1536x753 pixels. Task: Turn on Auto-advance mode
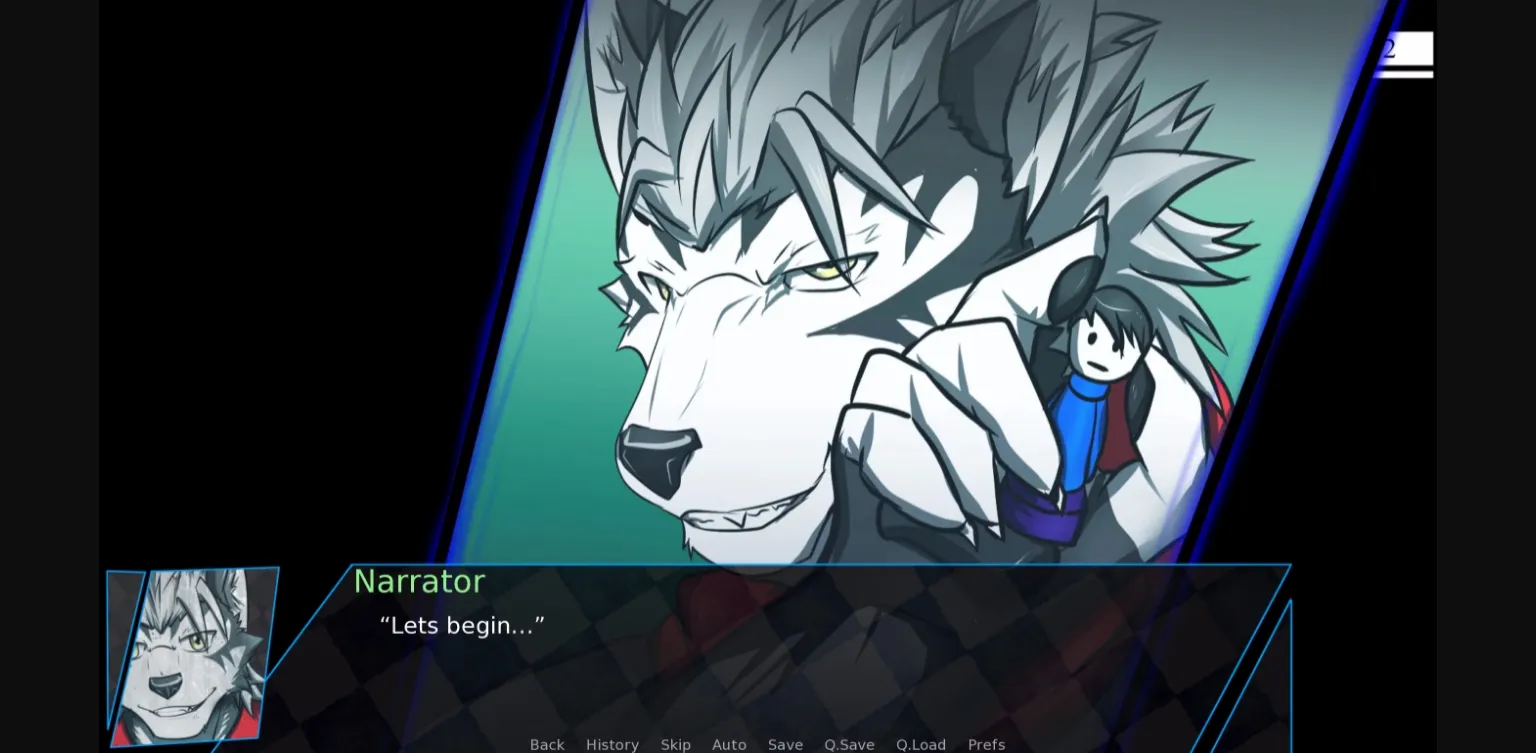pyautogui.click(x=729, y=744)
